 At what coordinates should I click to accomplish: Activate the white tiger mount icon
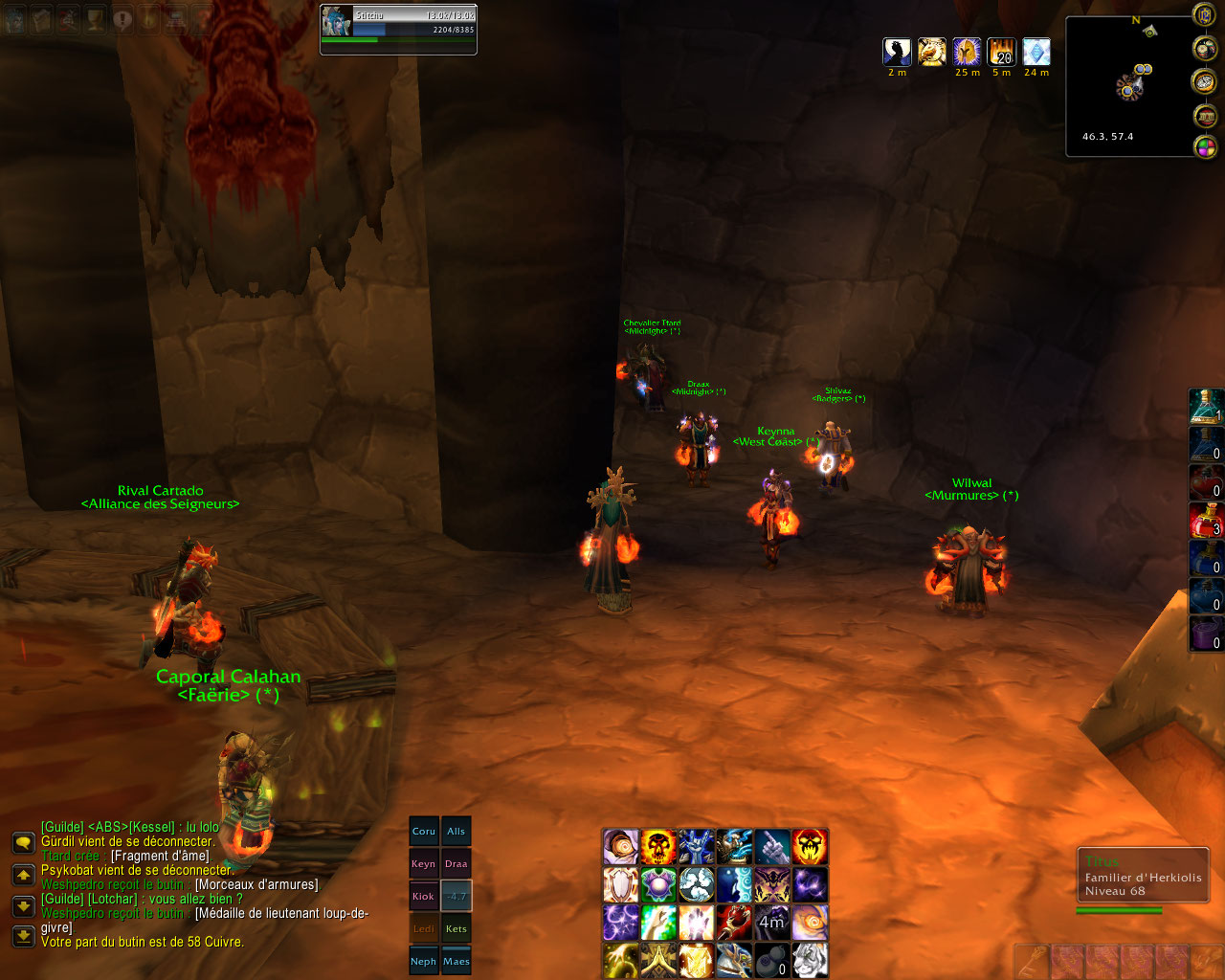click(810, 960)
